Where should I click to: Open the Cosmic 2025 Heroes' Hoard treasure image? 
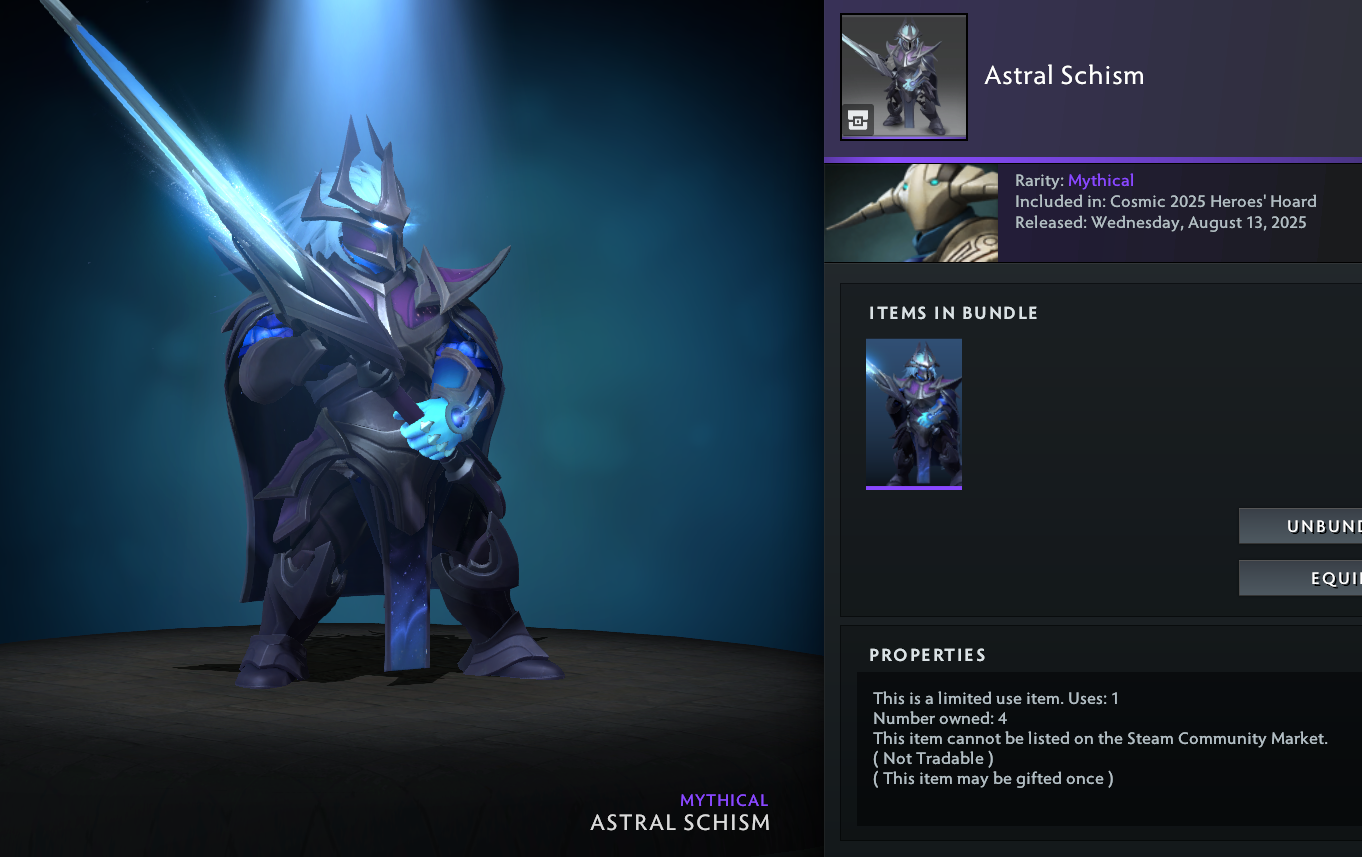tap(911, 213)
